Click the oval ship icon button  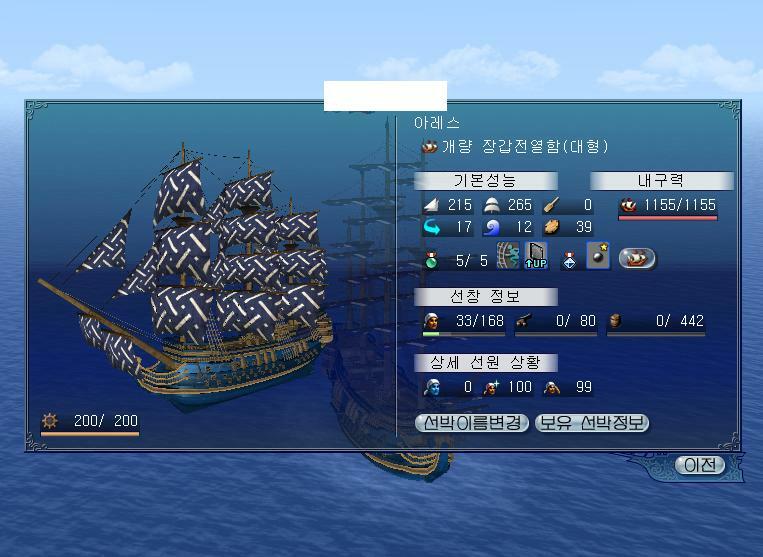(637, 259)
